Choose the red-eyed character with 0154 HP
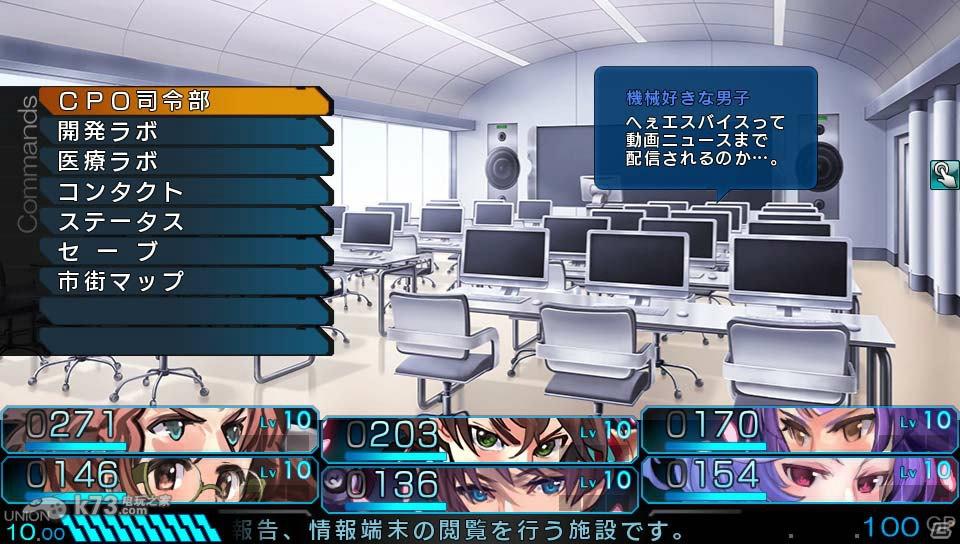960x544 pixels. point(798,477)
